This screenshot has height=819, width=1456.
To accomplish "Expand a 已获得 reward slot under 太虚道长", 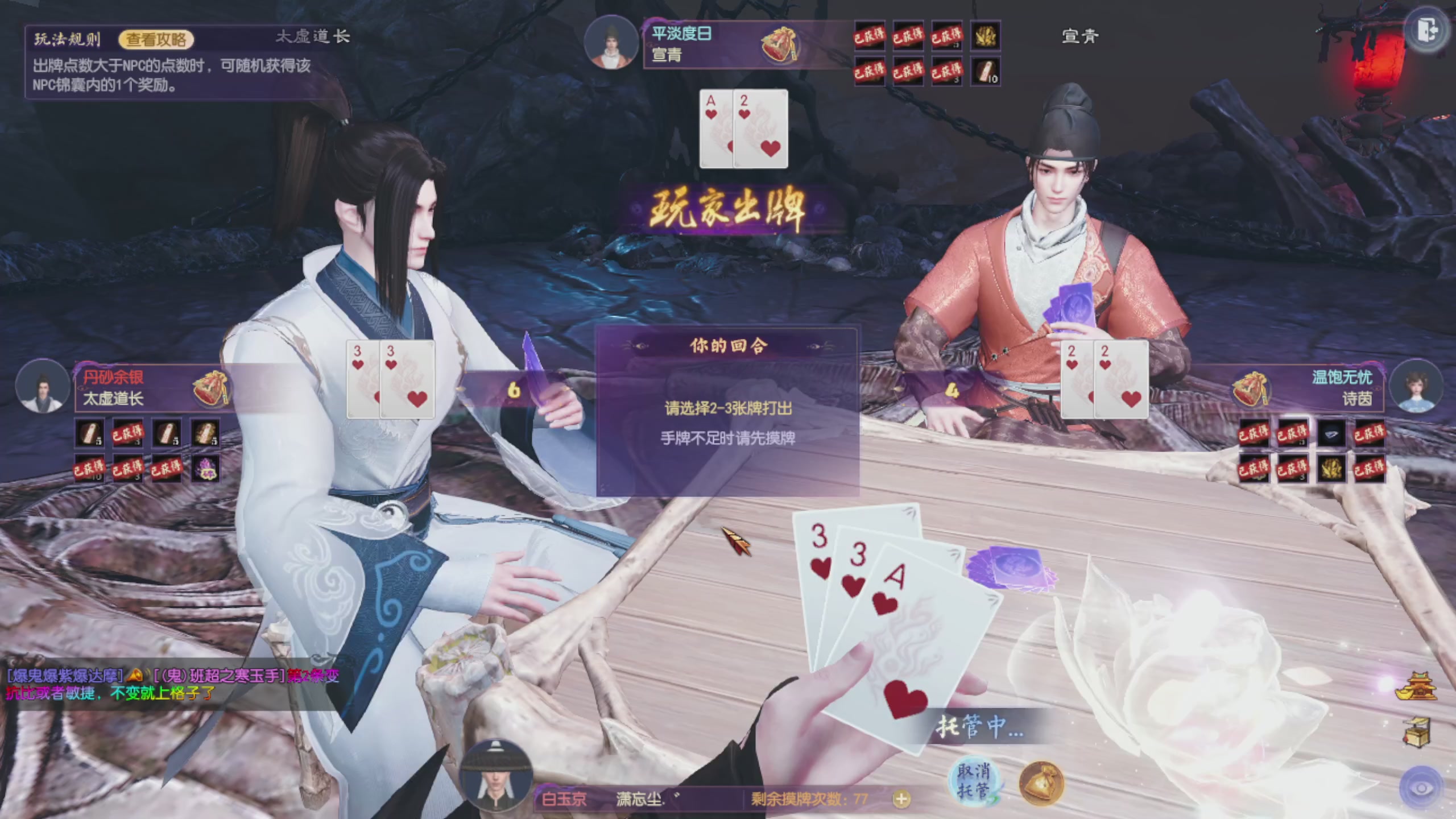I will [127, 432].
